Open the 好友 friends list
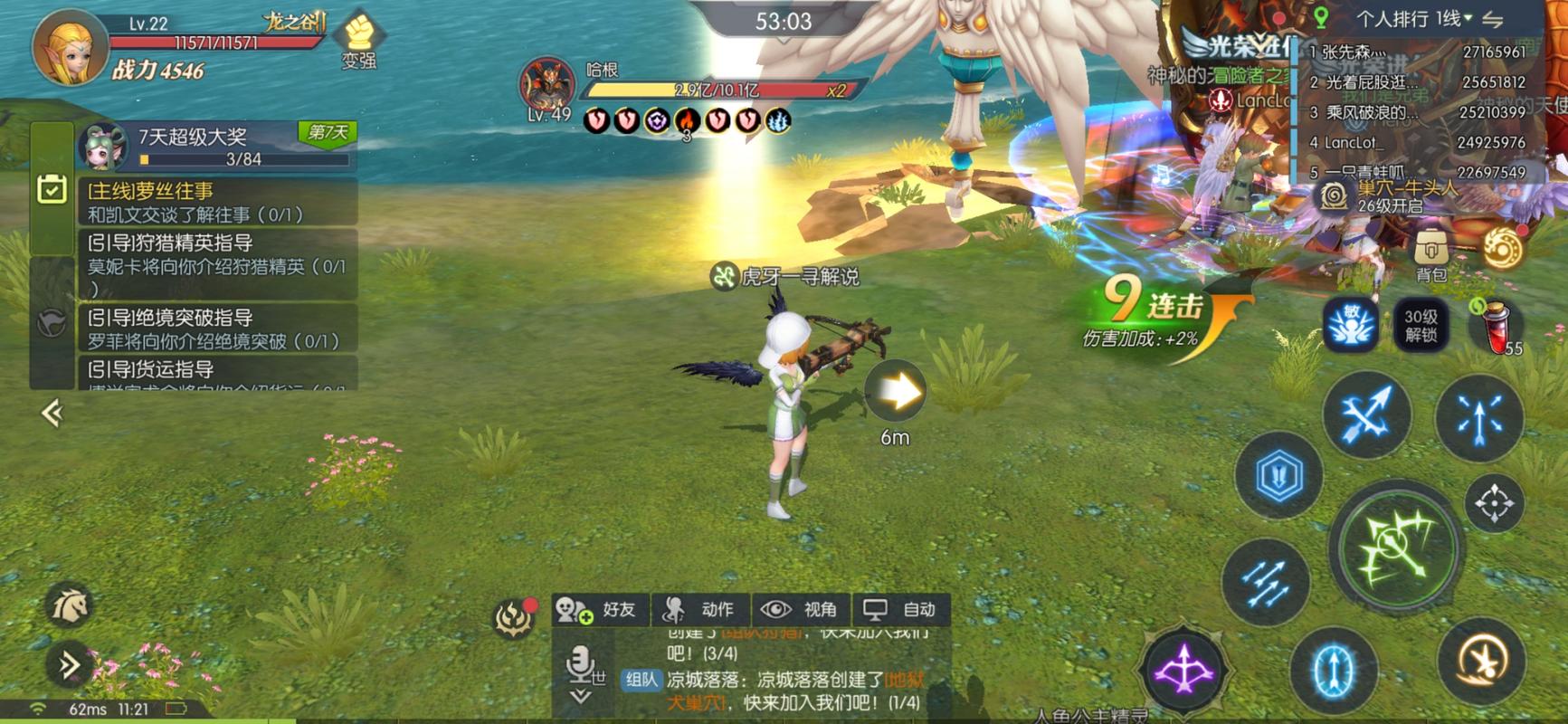The width and height of the screenshot is (1568, 724). tap(600, 610)
